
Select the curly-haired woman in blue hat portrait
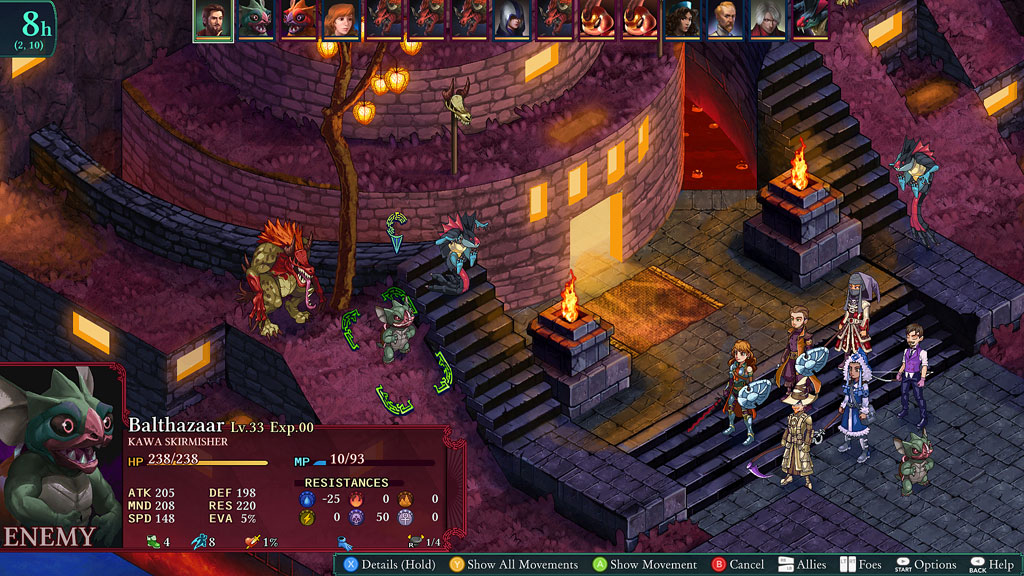[x=682, y=20]
